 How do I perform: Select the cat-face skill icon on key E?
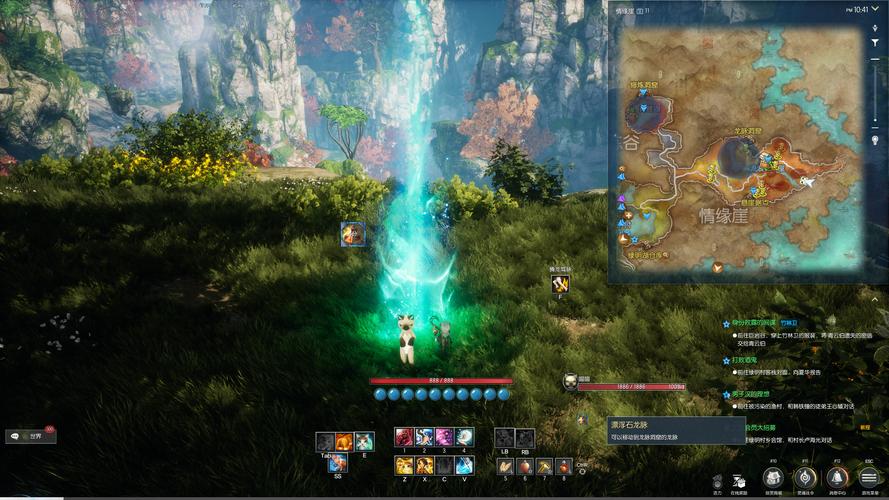point(365,441)
